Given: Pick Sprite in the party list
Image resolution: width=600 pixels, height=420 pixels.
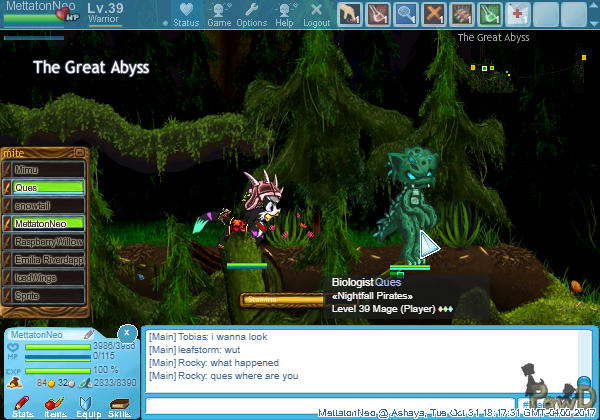Looking at the screenshot, I should [x=46, y=296].
